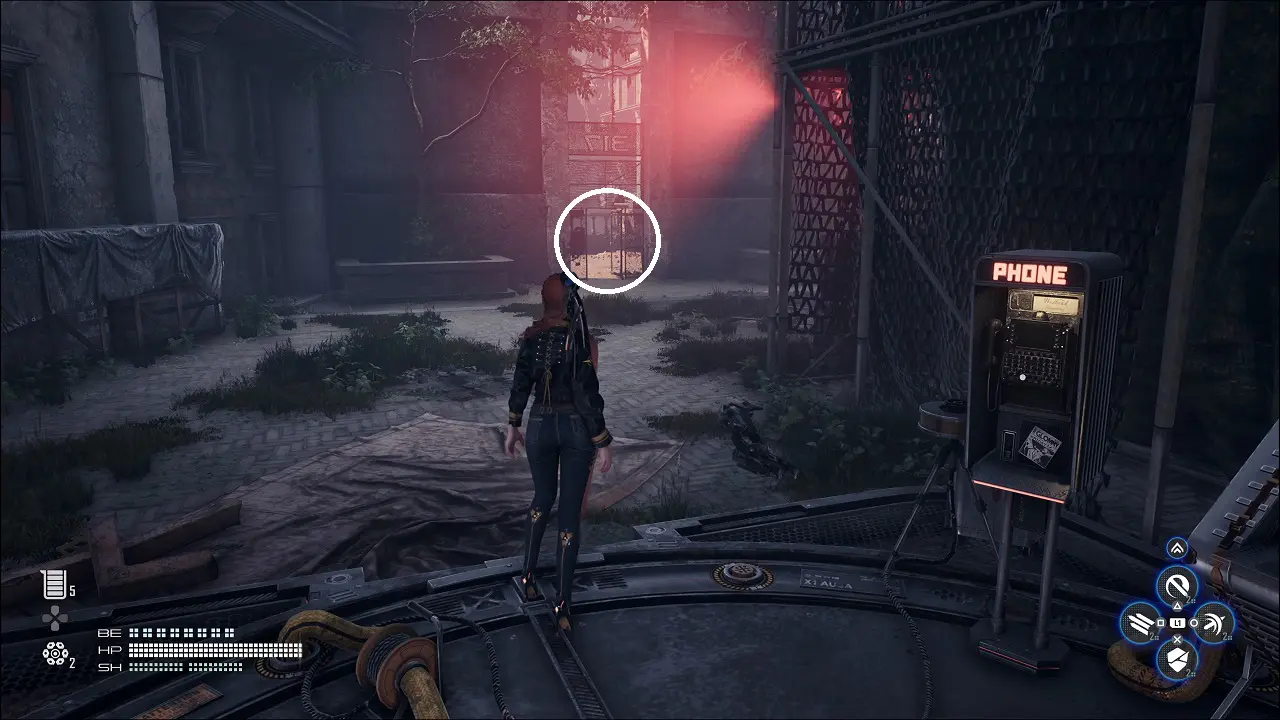The width and height of the screenshot is (1280, 720).
Task: Select the healing canister consumable icon
Action: [53, 584]
